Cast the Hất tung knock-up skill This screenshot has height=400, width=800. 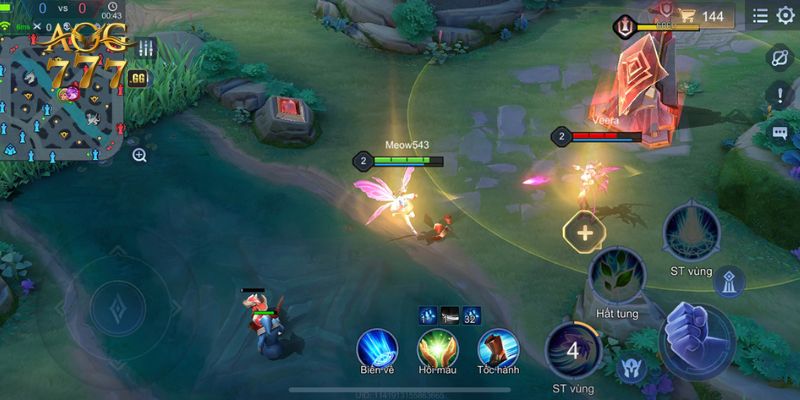click(x=616, y=276)
